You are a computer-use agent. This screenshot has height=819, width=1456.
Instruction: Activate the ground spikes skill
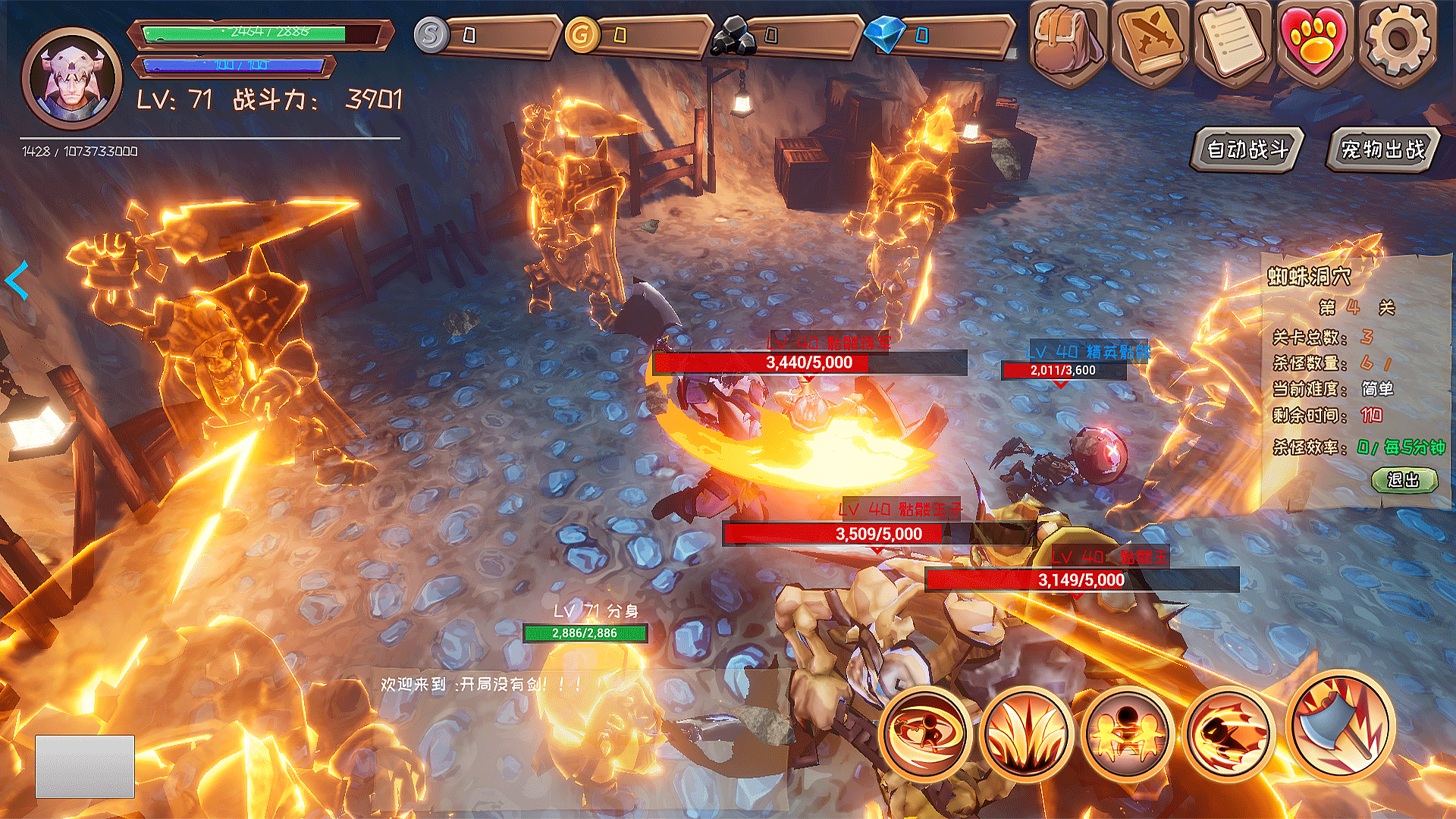[1026, 733]
